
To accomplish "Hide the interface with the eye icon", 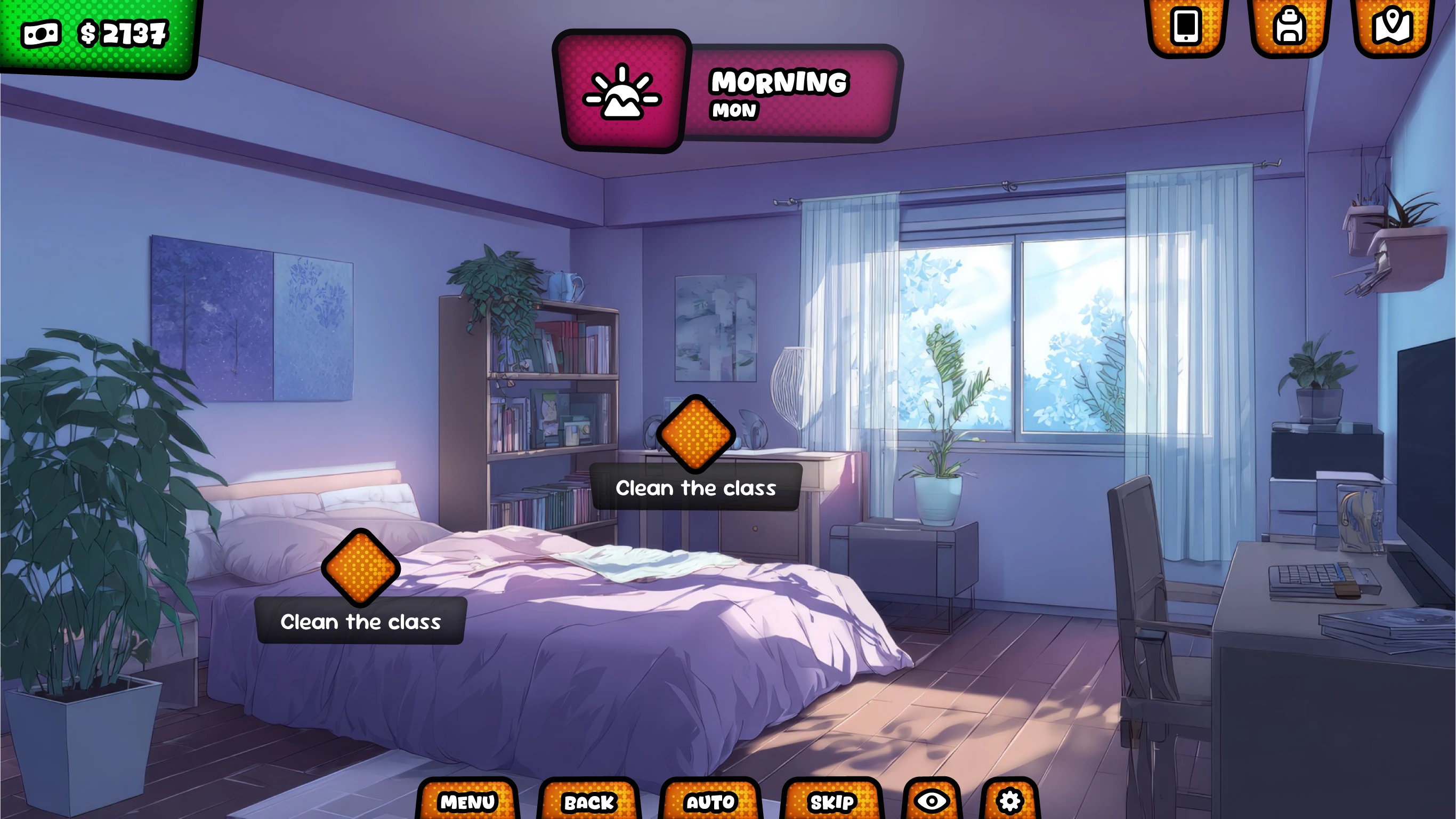I will pos(932,801).
